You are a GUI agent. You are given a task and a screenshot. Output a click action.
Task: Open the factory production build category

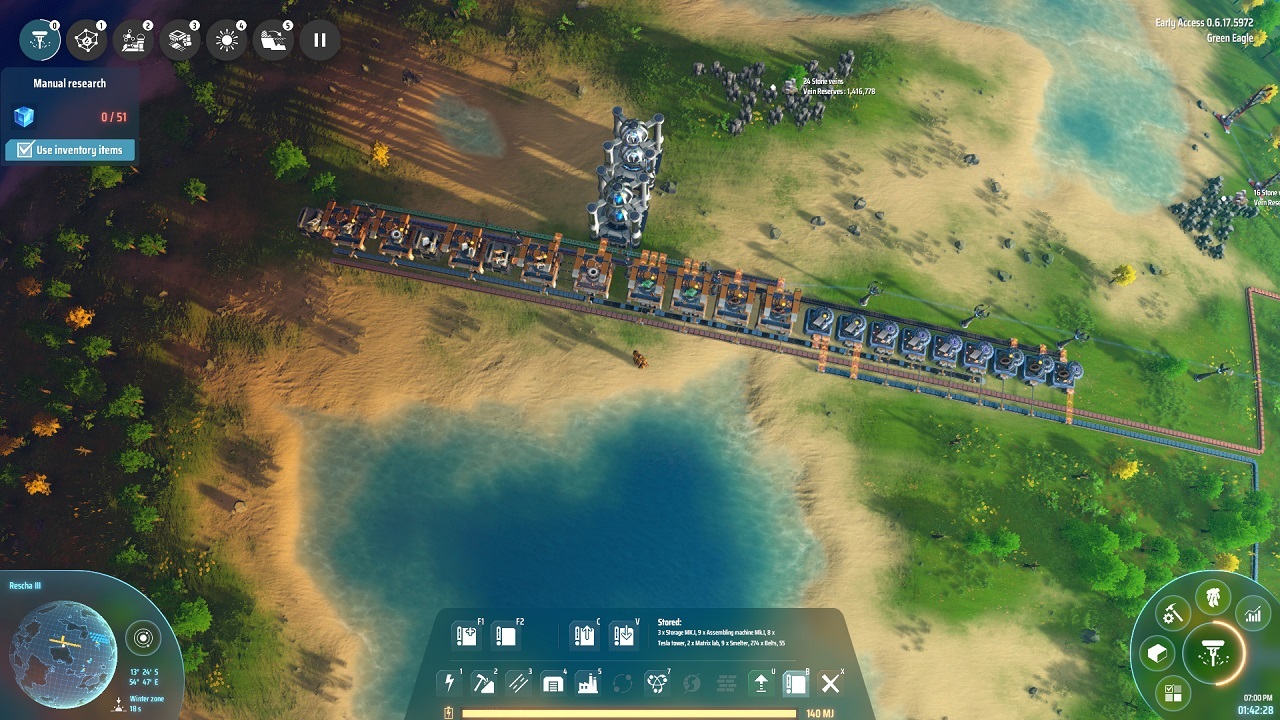586,683
